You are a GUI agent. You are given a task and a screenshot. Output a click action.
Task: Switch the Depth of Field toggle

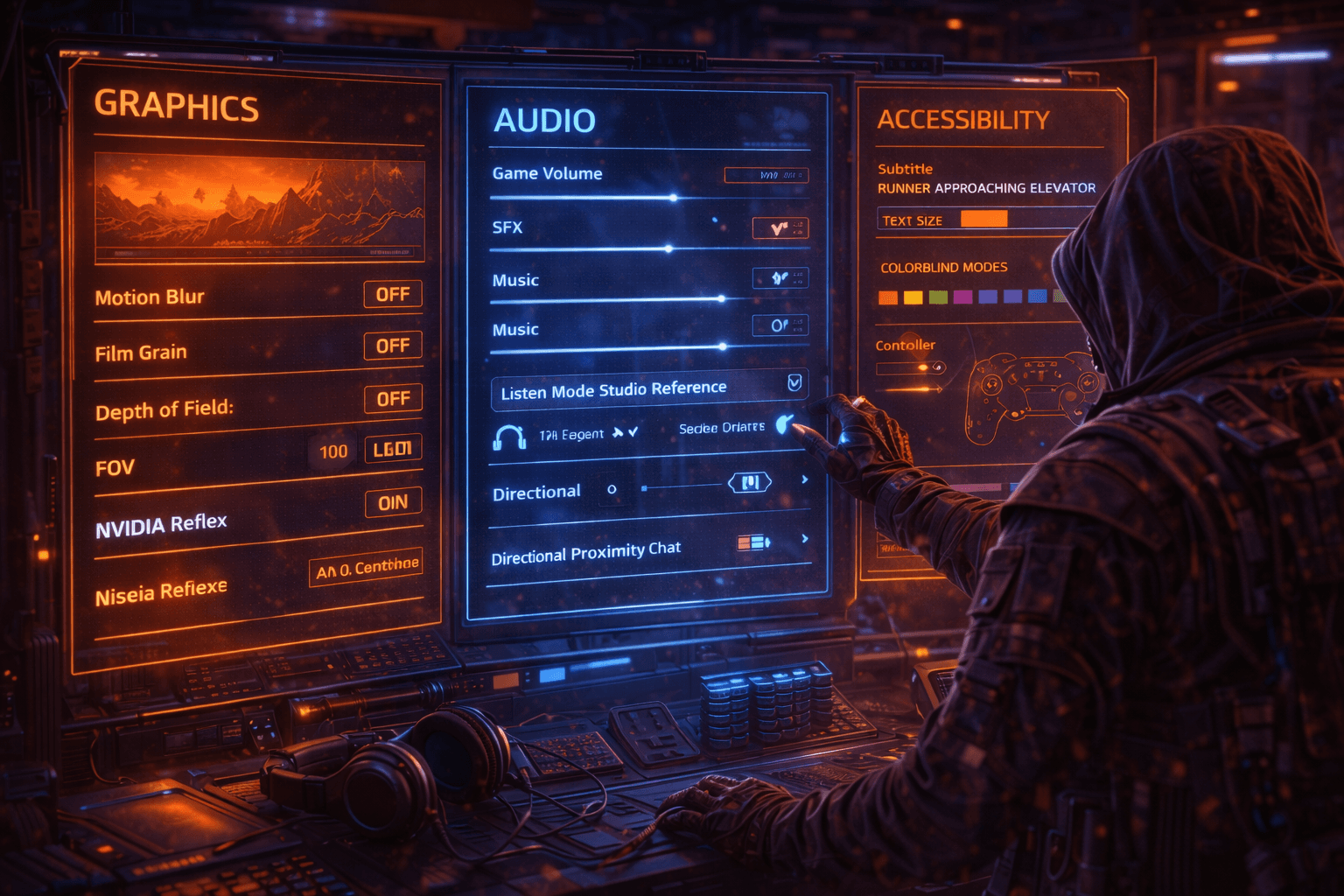(393, 399)
